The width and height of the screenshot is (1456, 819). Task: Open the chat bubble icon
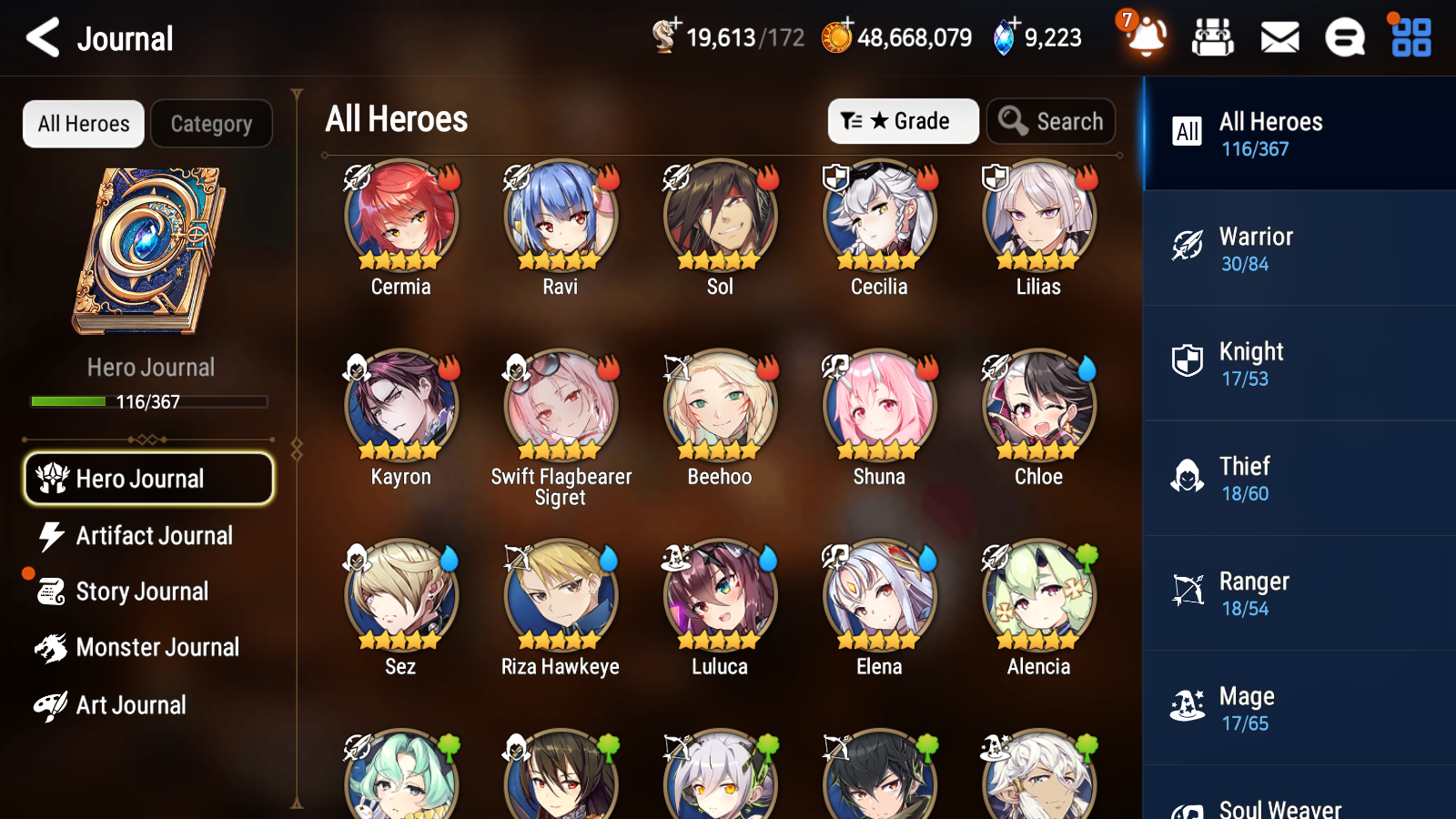pyautogui.click(x=1343, y=37)
